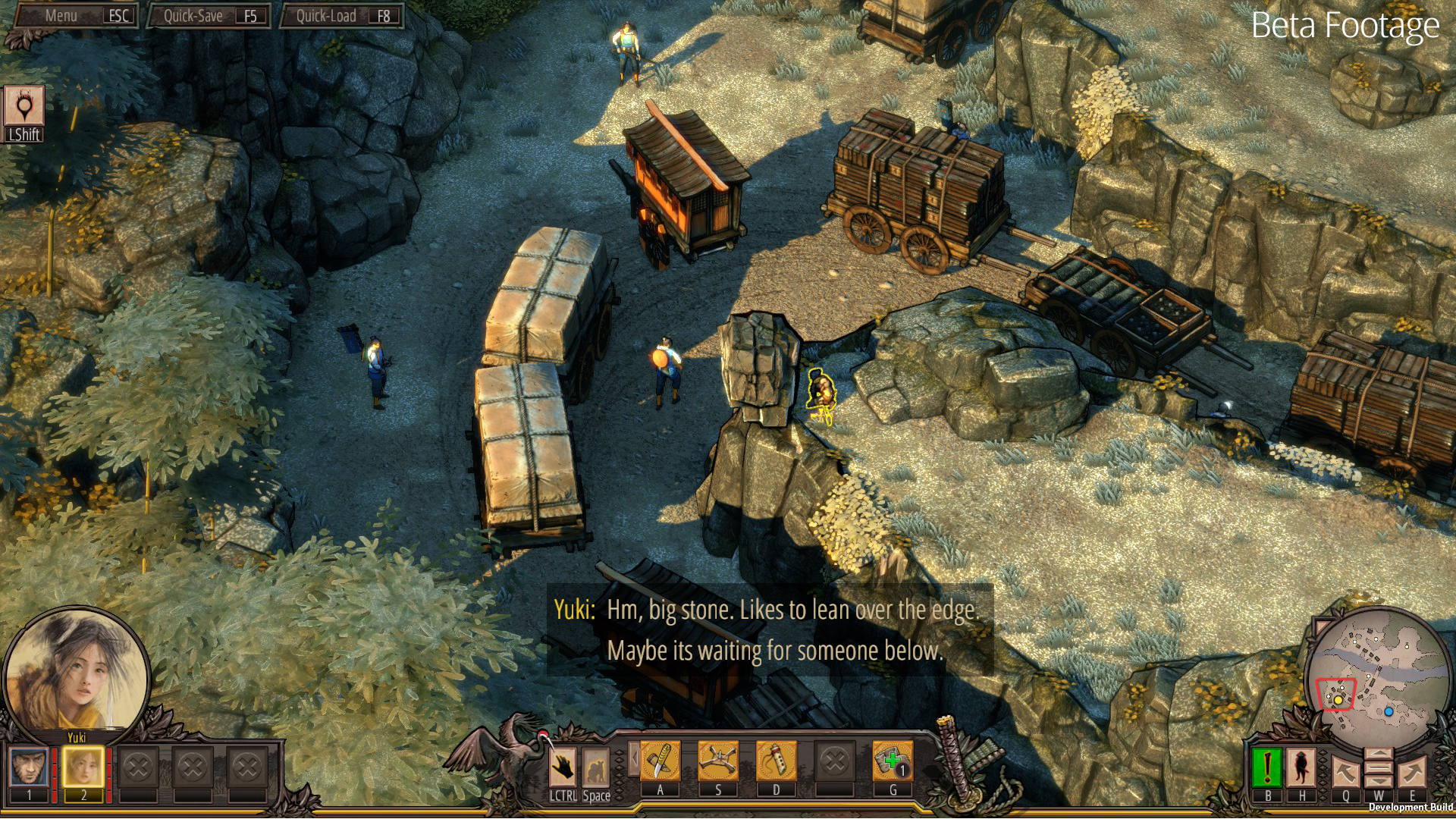Viewport: 1456px width, 819px height.
Task: Use the bird flute lure ability
Action: point(776,761)
